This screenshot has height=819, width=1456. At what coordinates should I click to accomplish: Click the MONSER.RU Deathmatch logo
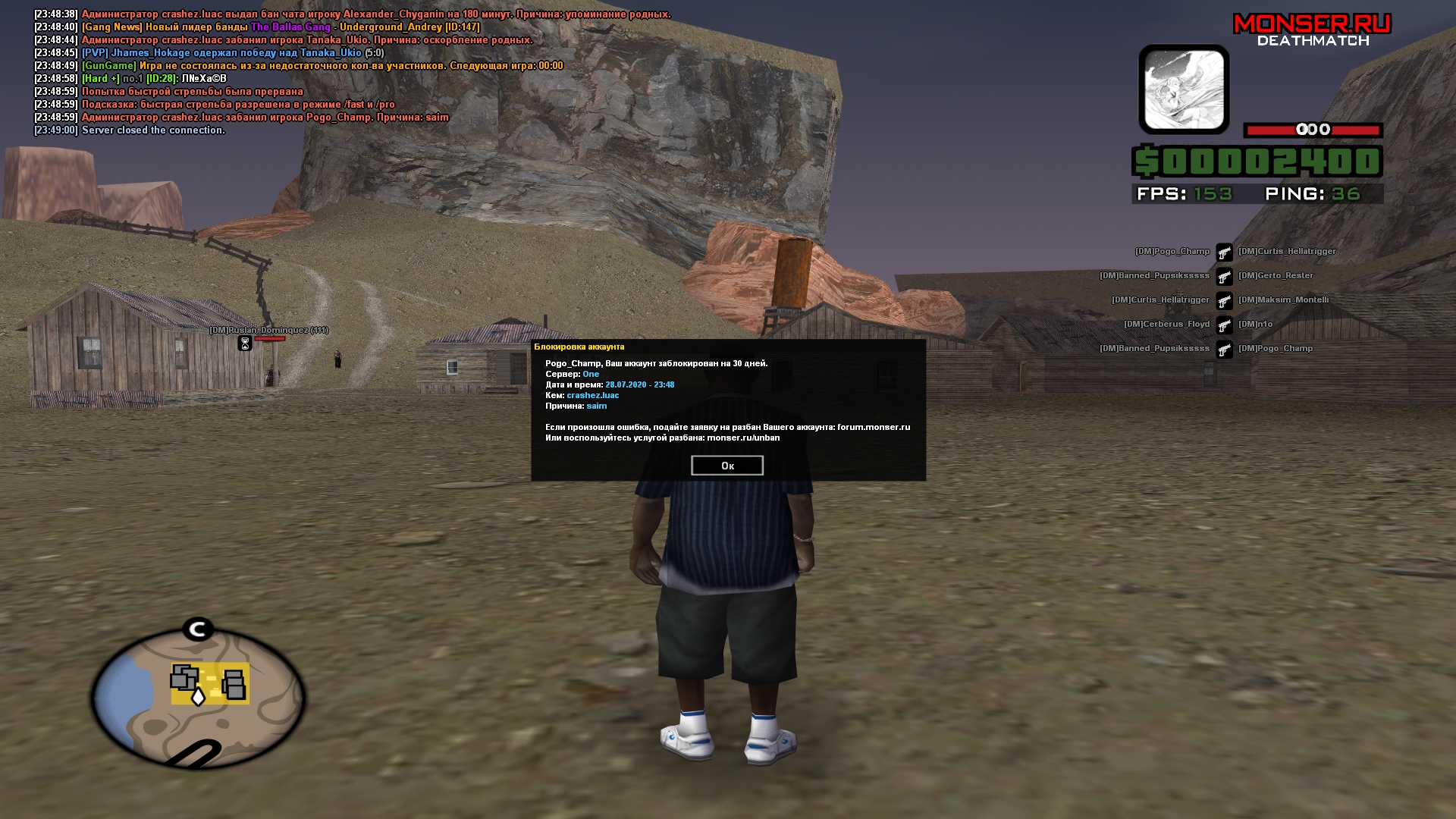(1312, 30)
